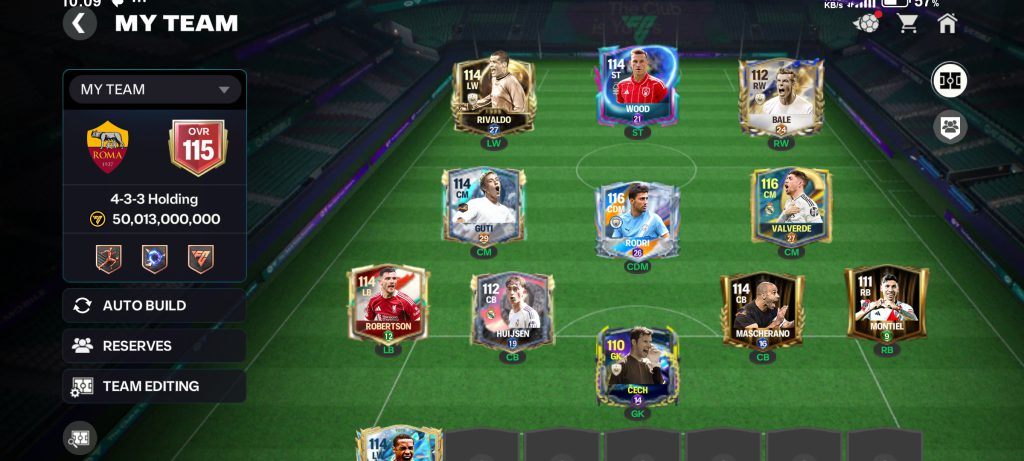Return to the home screen

[947, 24]
